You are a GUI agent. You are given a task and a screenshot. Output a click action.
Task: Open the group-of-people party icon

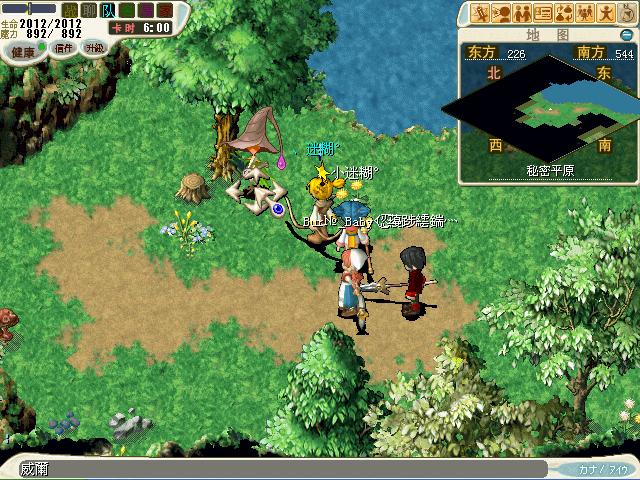tap(585, 13)
